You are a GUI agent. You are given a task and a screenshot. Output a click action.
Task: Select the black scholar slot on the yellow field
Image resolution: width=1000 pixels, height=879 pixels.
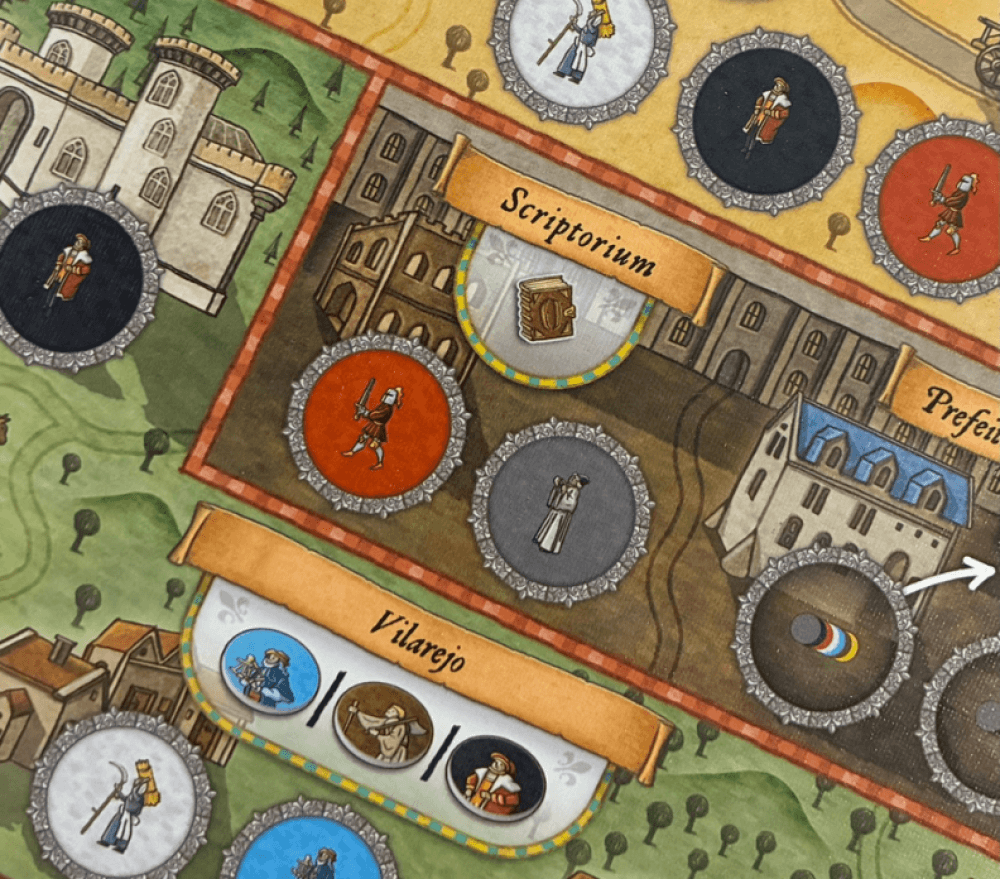[767, 120]
